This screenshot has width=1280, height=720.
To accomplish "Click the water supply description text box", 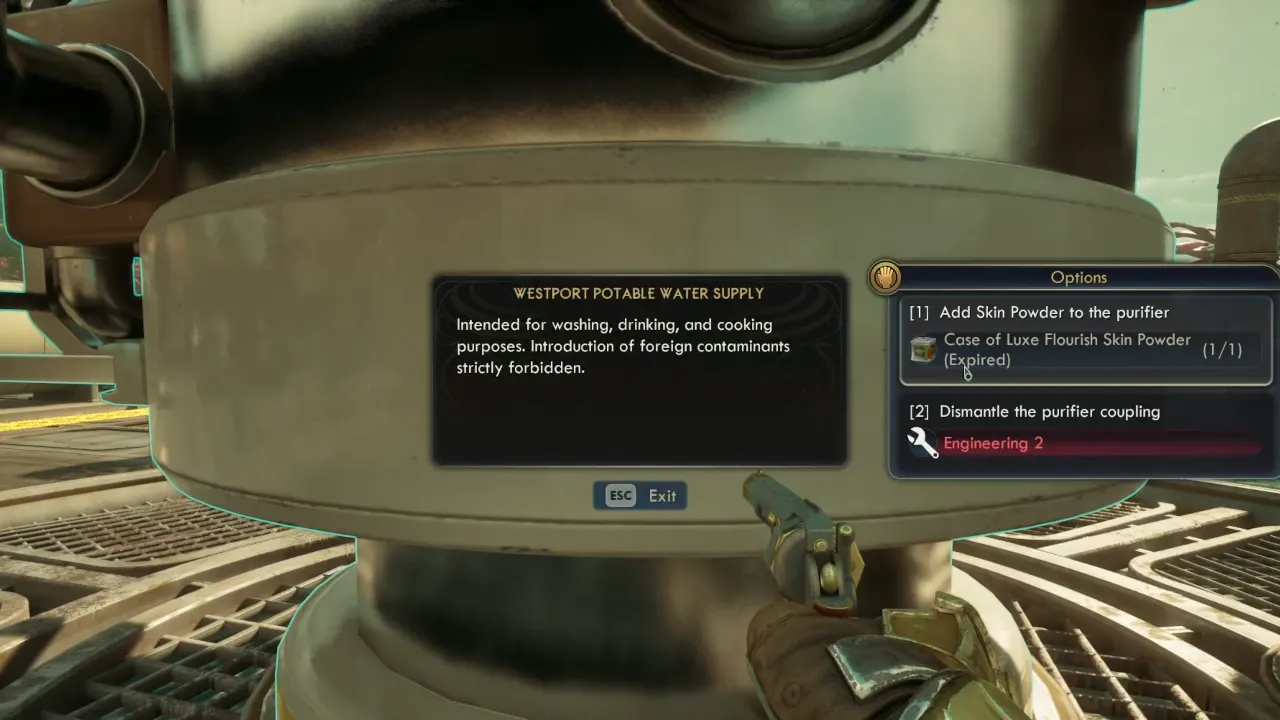I will tap(639, 370).
